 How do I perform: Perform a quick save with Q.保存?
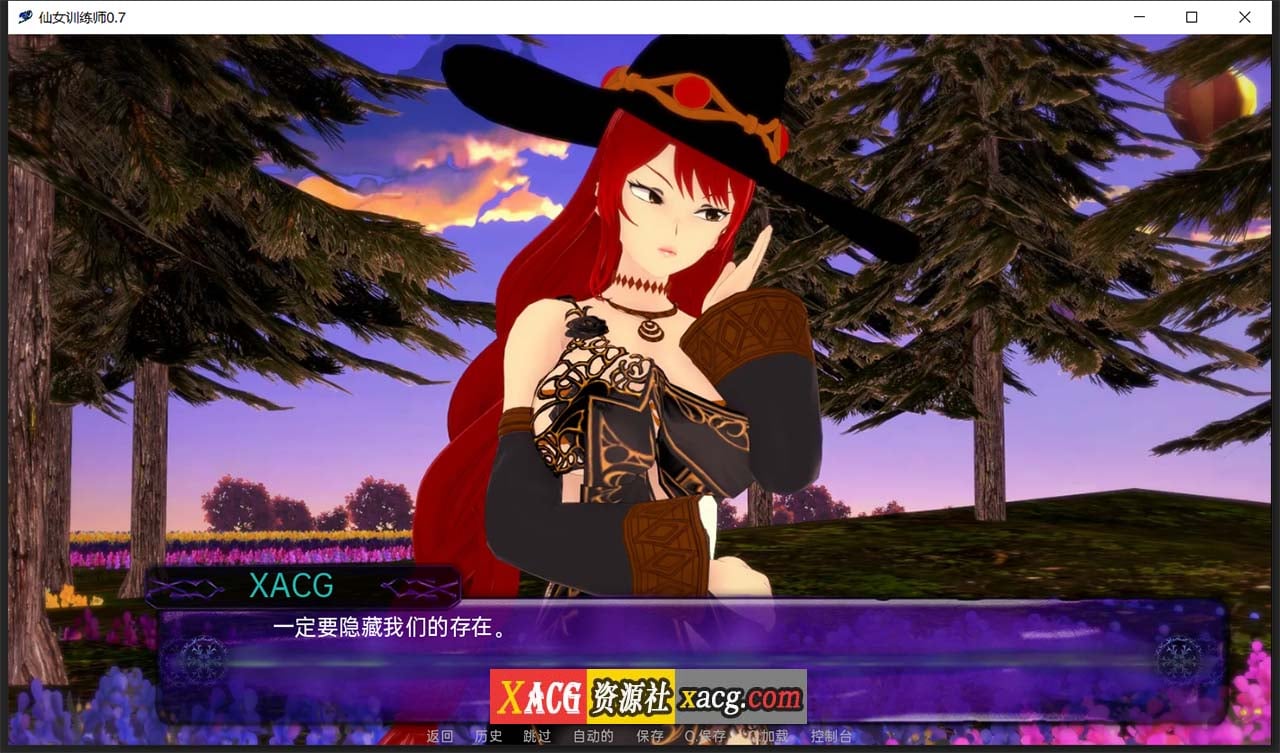pos(707,735)
